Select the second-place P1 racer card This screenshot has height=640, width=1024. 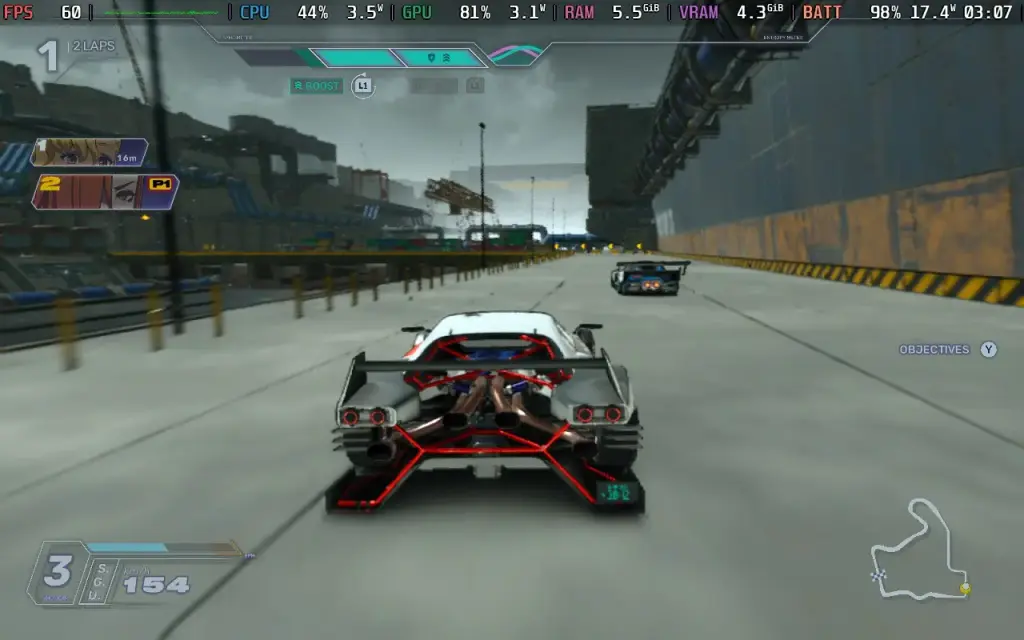click(105, 191)
